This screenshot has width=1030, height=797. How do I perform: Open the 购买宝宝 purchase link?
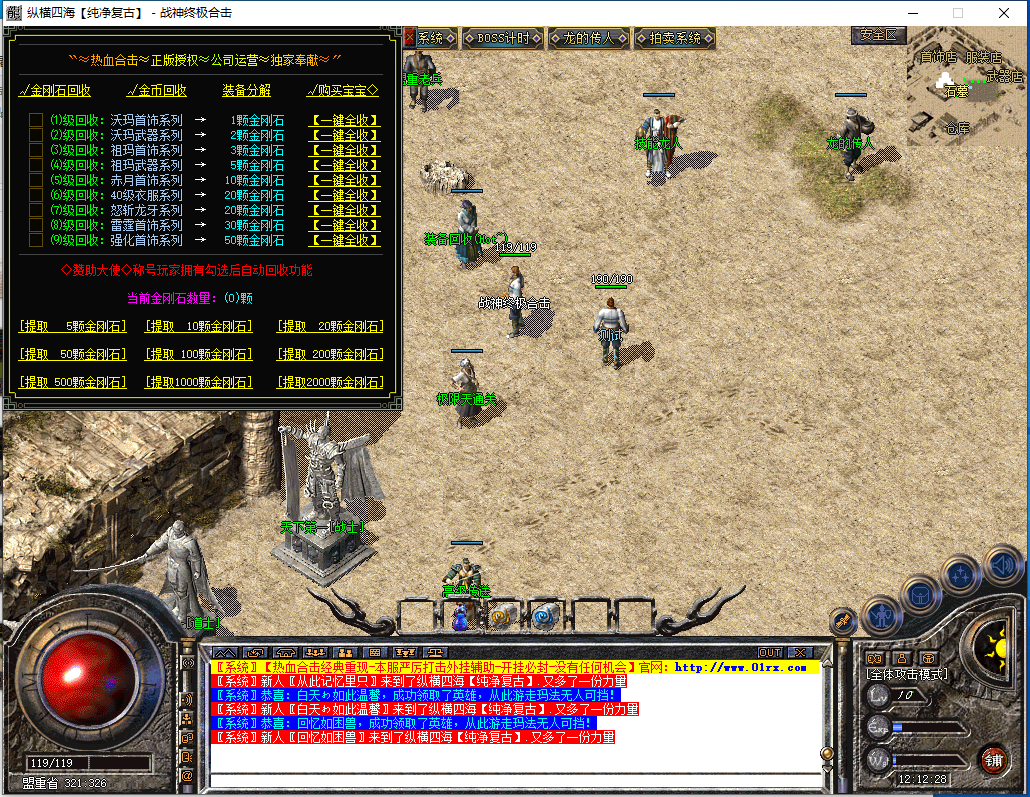342,90
